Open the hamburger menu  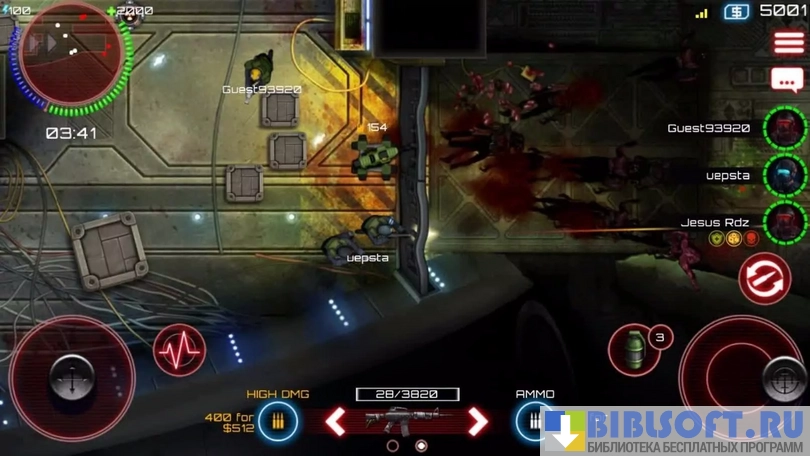click(x=788, y=43)
